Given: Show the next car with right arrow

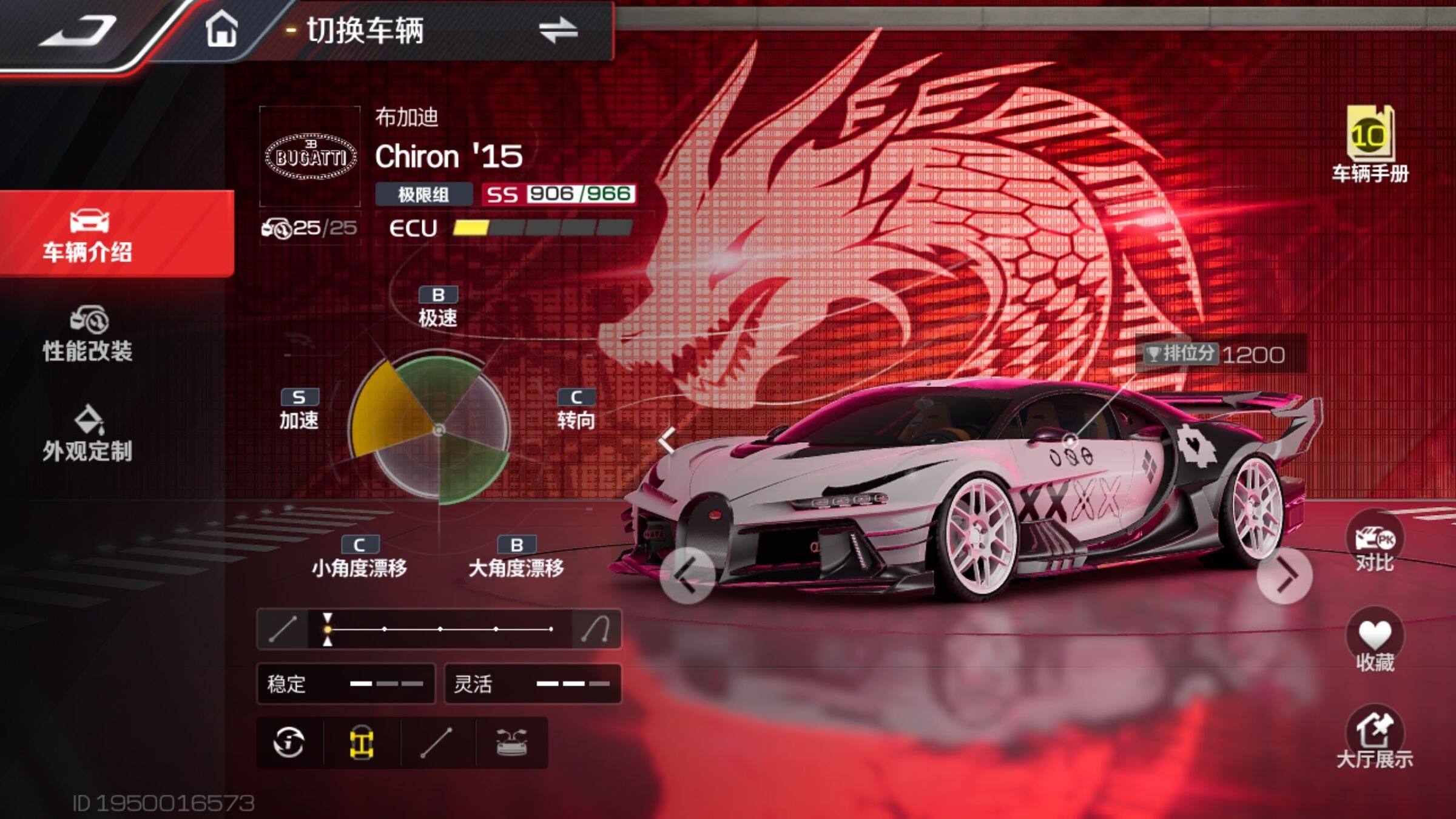Looking at the screenshot, I should coord(1284,576).
